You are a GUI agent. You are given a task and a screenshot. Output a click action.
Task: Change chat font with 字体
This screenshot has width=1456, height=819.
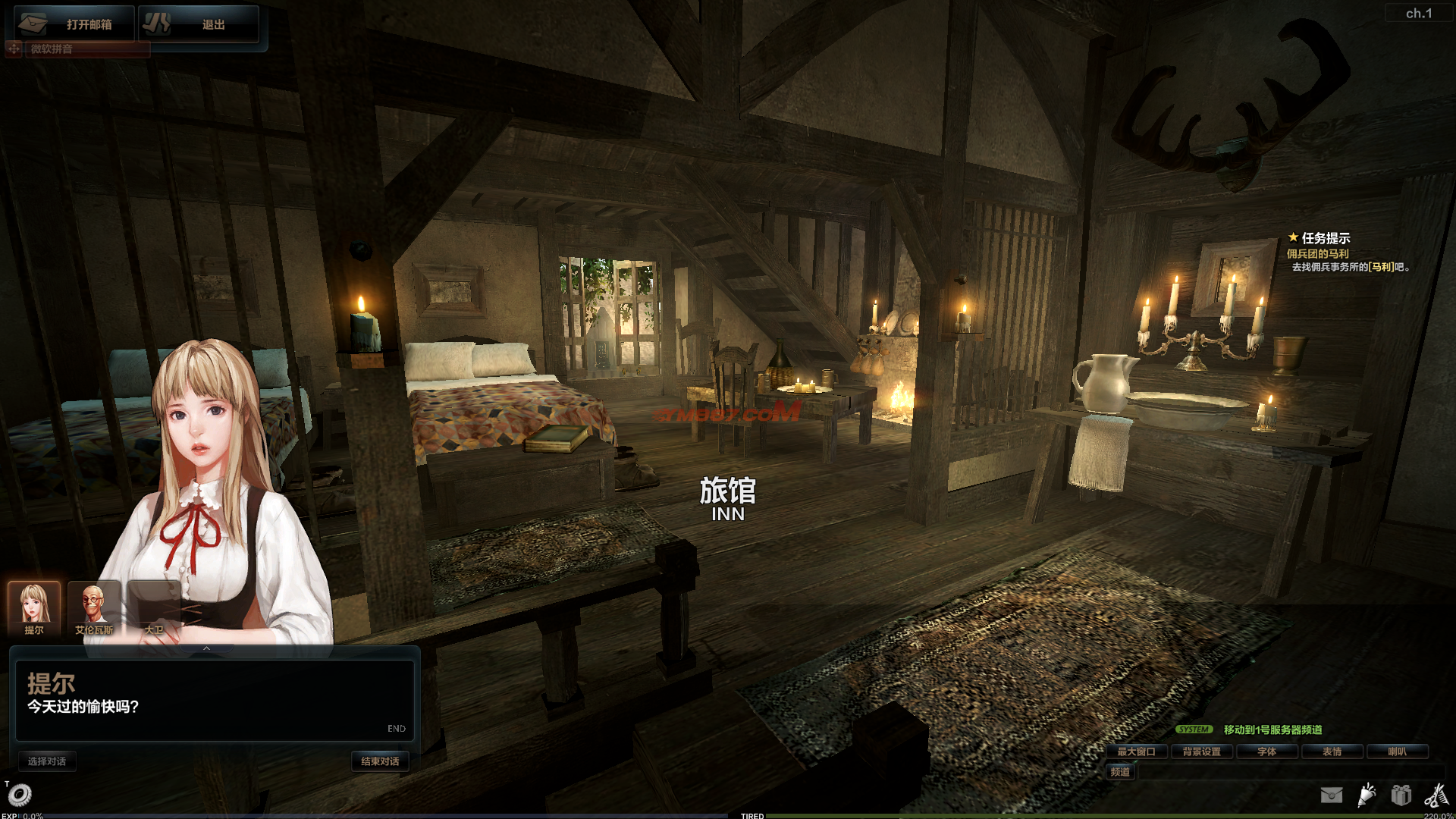pyautogui.click(x=1267, y=752)
